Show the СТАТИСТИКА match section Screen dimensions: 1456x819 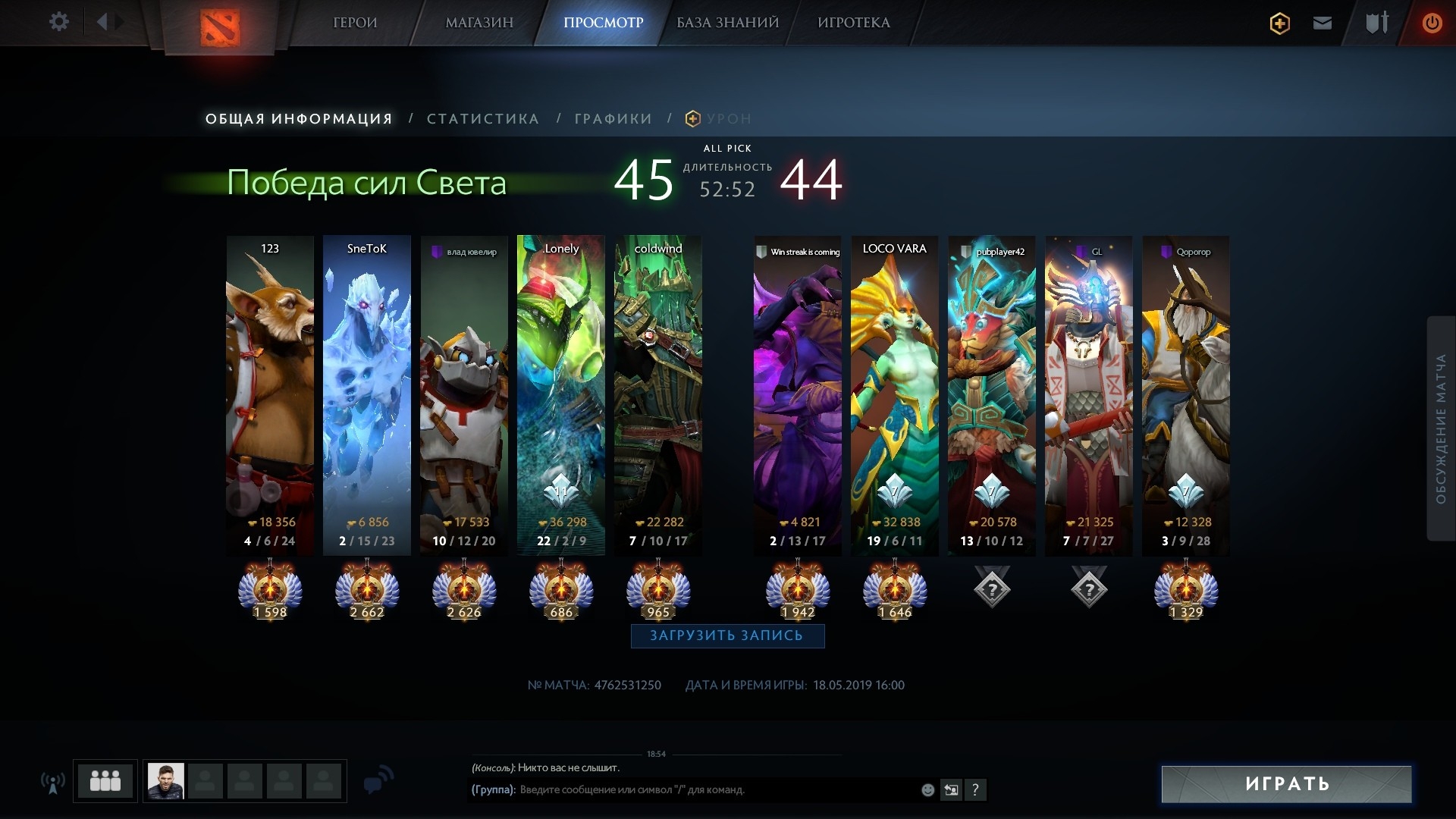click(483, 119)
